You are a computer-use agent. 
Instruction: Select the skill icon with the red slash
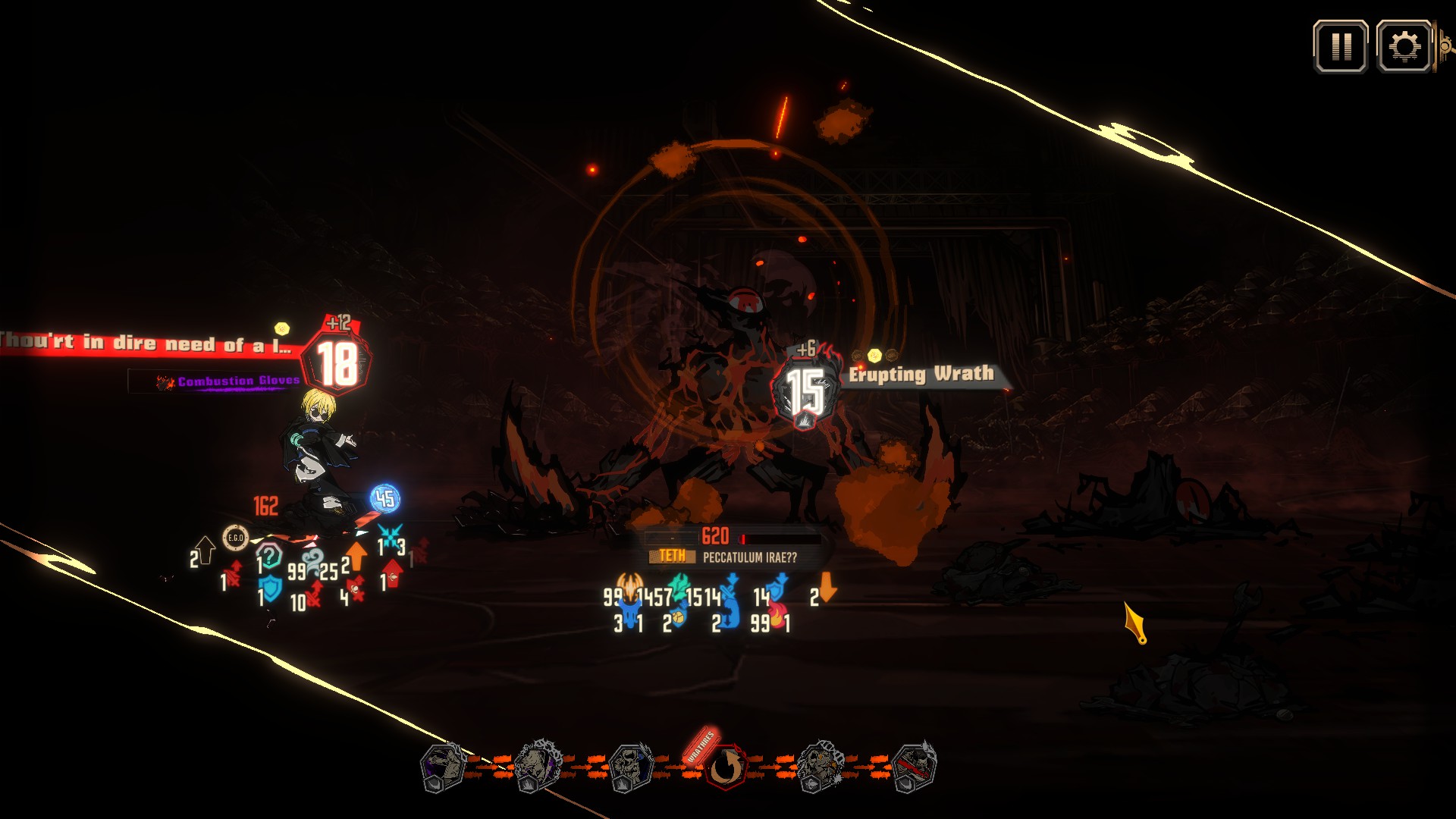click(913, 767)
